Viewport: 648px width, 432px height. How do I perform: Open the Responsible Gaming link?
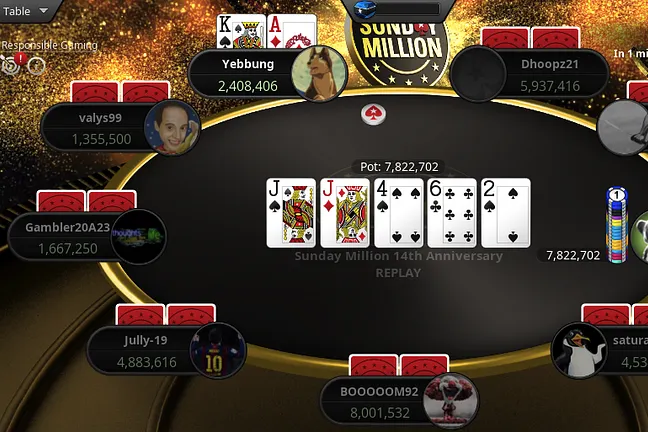[49, 45]
